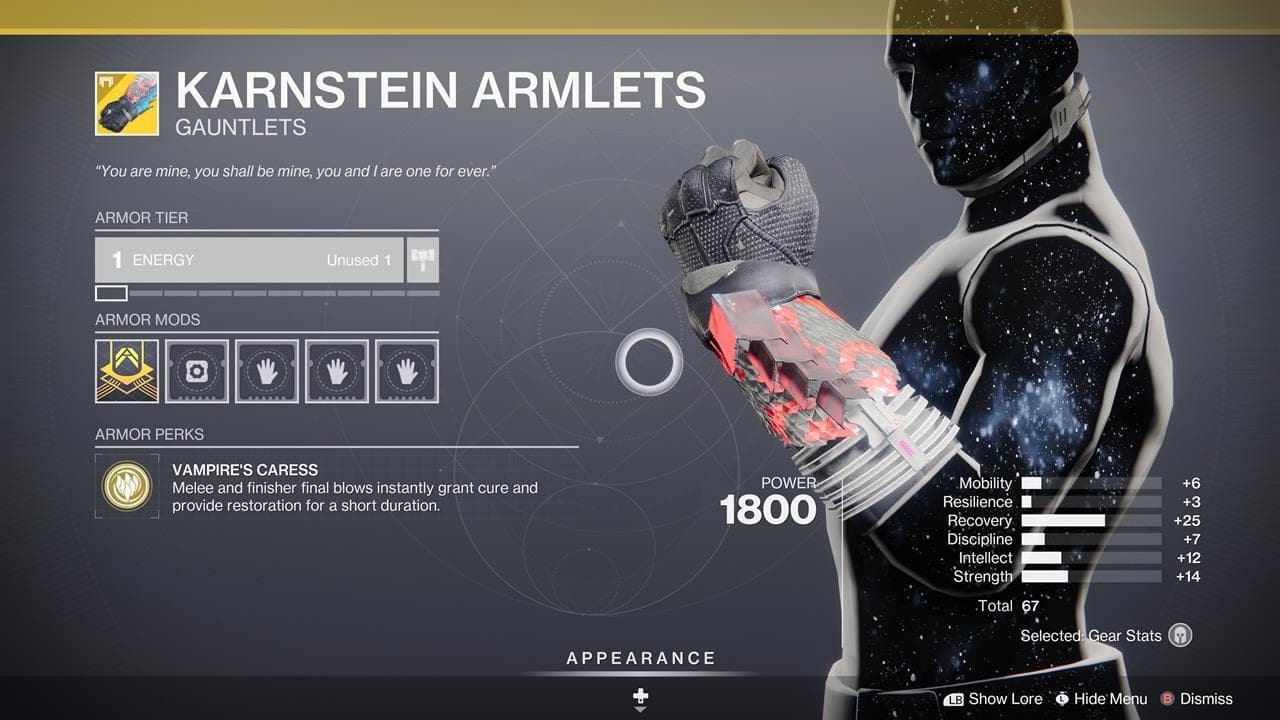Open the third empty arms mod slot
Image resolution: width=1280 pixels, height=720 pixels.
coord(402,370)
